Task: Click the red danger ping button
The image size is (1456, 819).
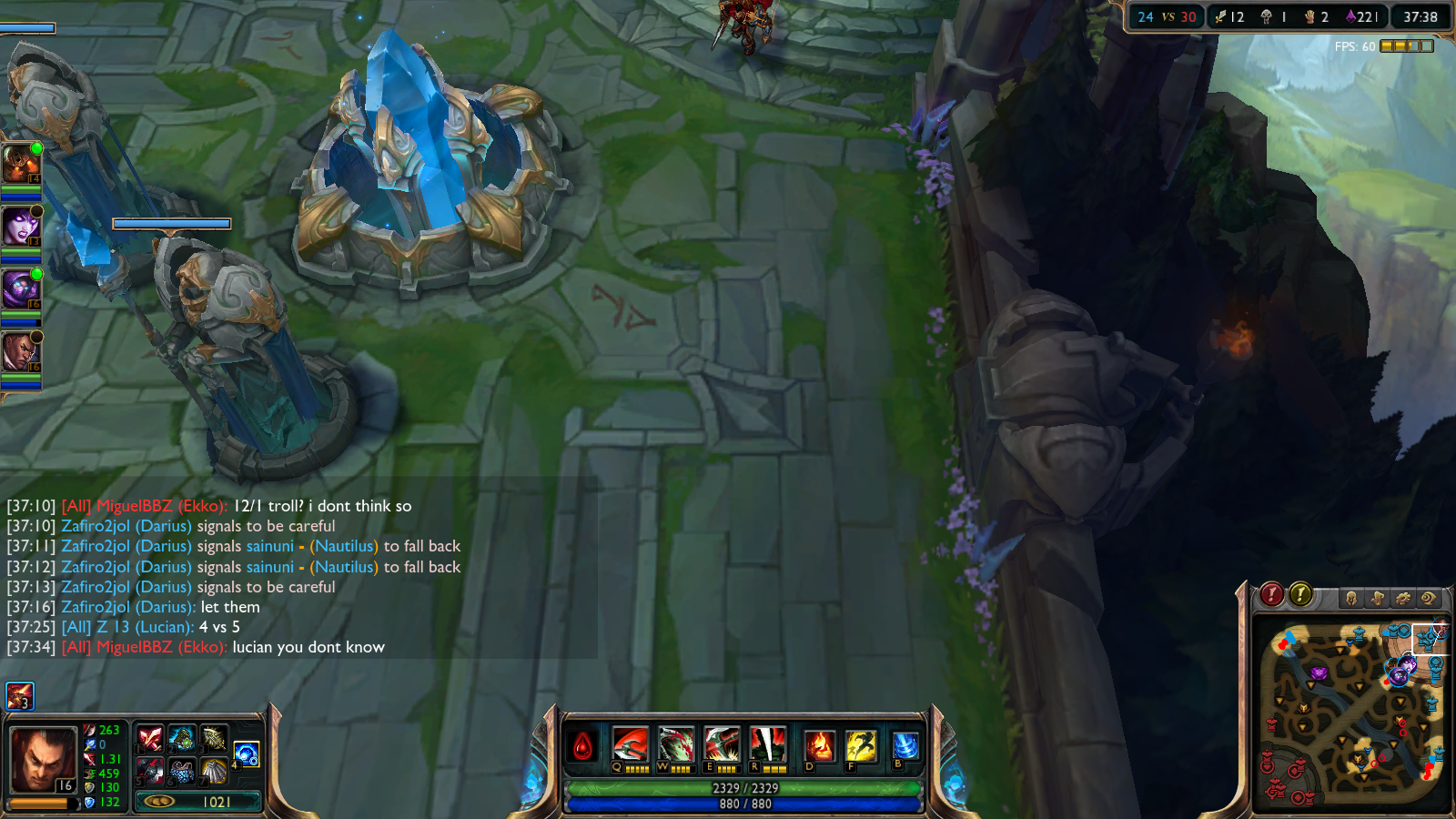Action: (x=1271, y=595)
